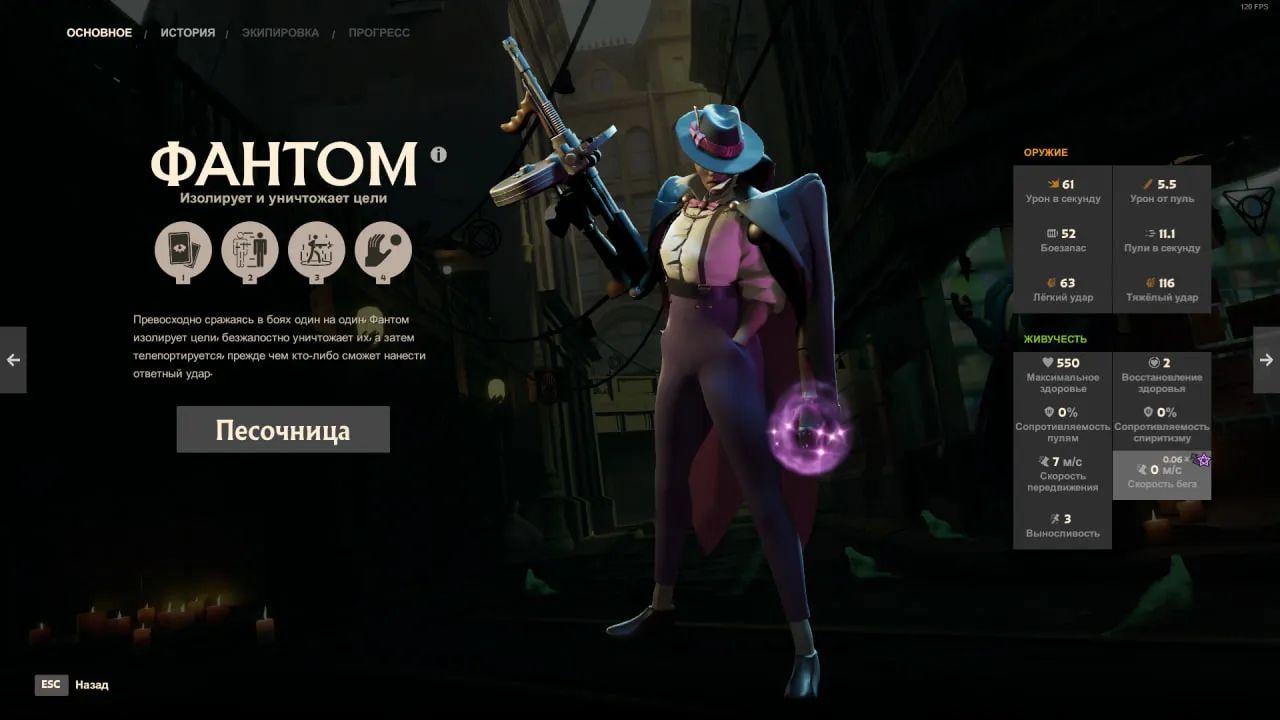Open the Экипировка tab
This screenshot has width=1280, height=720.
pos(280,33)
